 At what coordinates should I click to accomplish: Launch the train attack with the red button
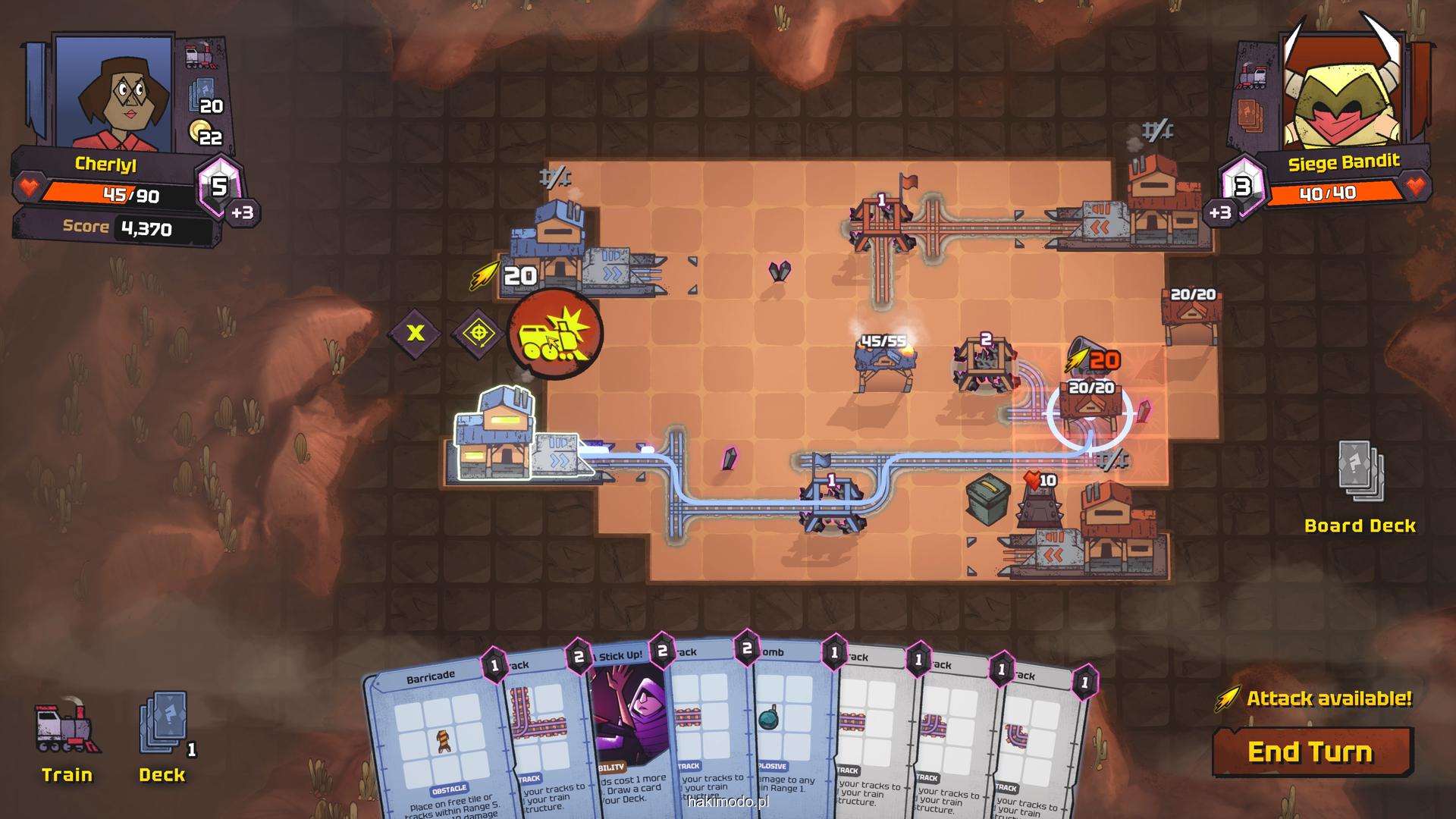(x=555, y=333)
